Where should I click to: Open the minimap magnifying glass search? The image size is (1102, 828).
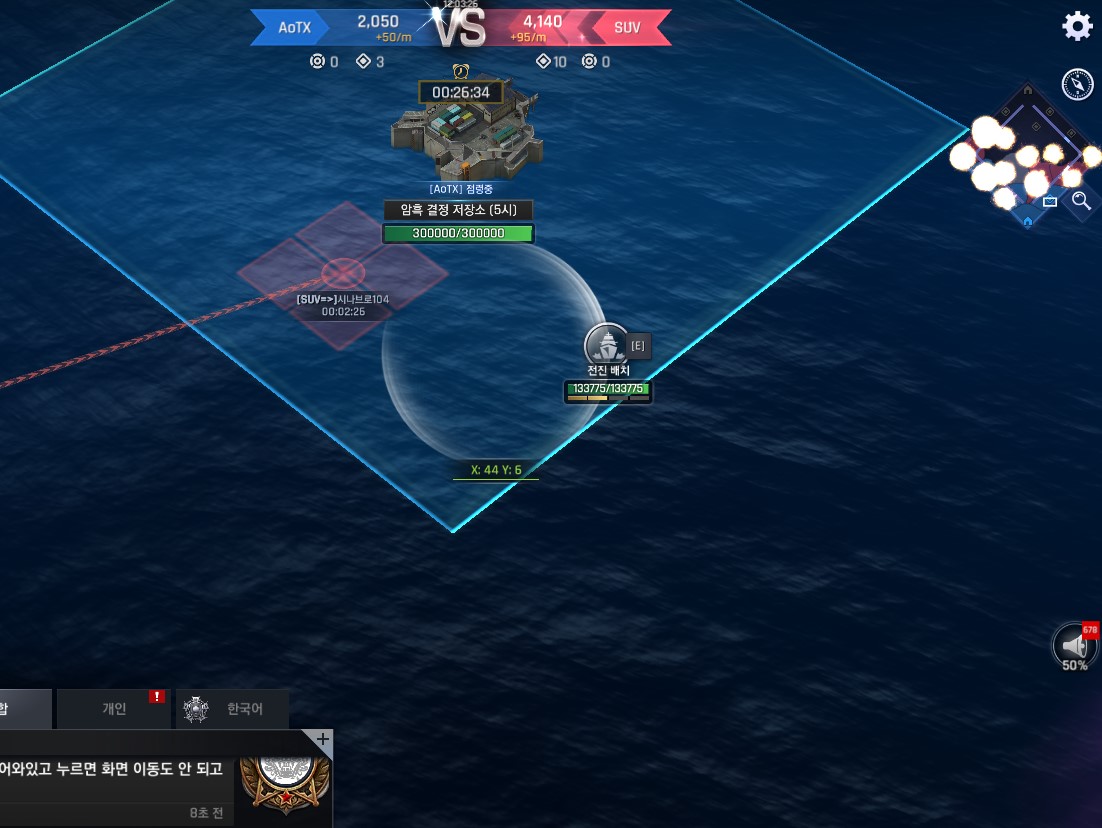click(1081, 201)
